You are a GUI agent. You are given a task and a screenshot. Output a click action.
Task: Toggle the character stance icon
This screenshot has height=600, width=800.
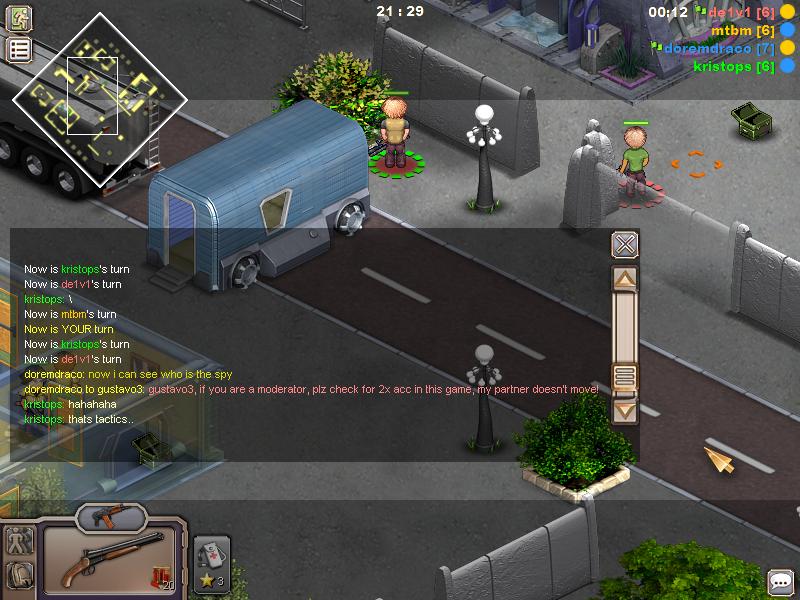19,541
